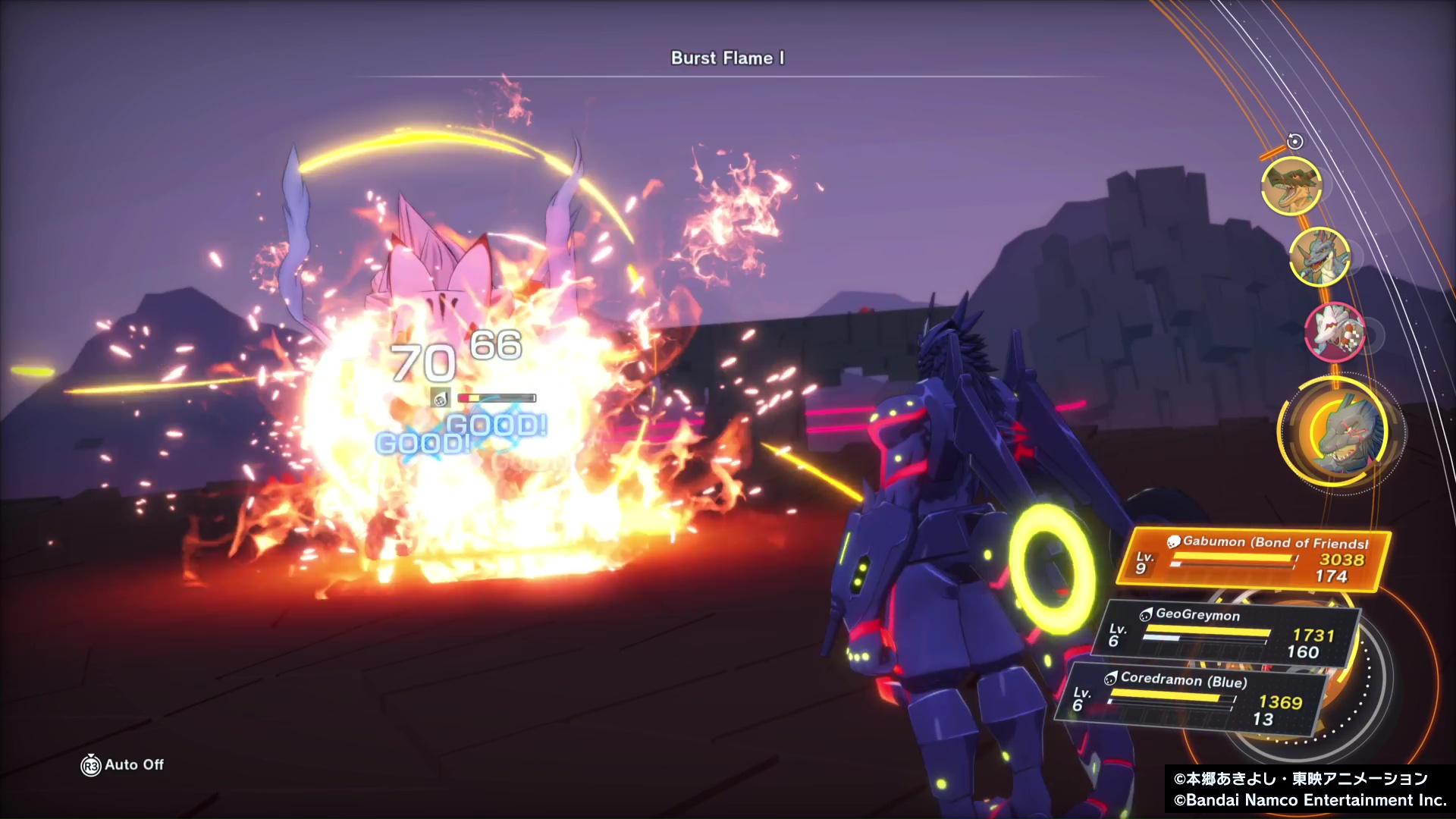Click the large active Gabumon turn portrait
The height and width of the screenshot is (819, 1456).
pyautogui.click(x=1340, y=434)
